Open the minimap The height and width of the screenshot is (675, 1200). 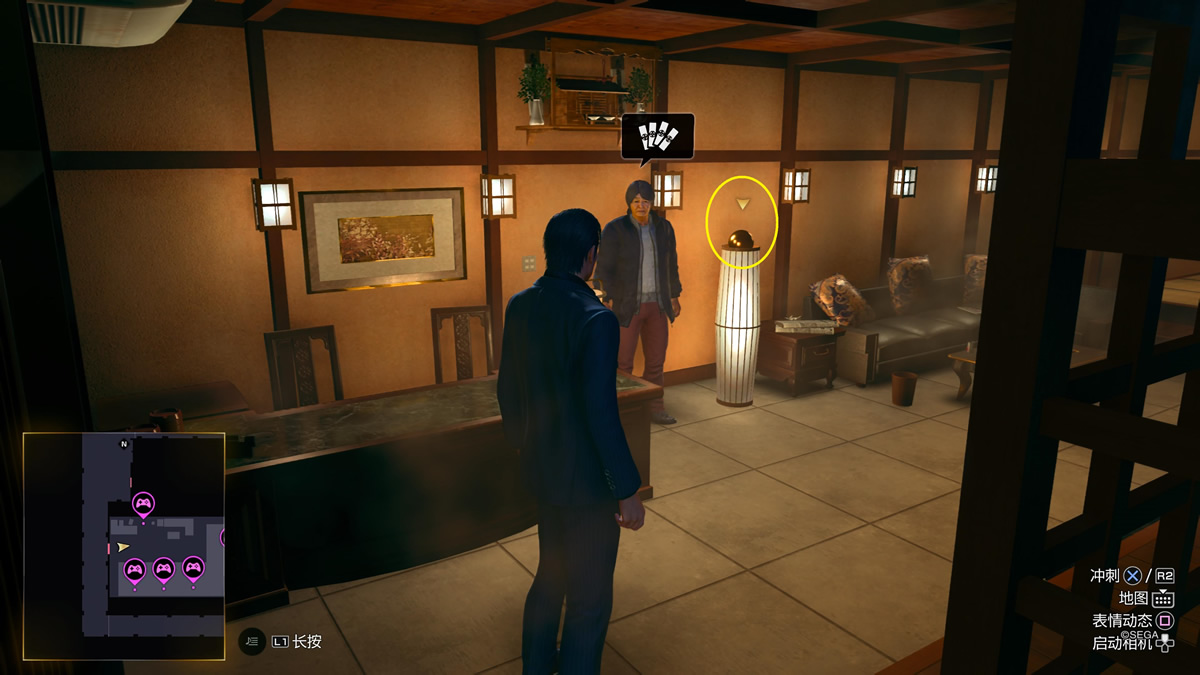pos(124,546)
